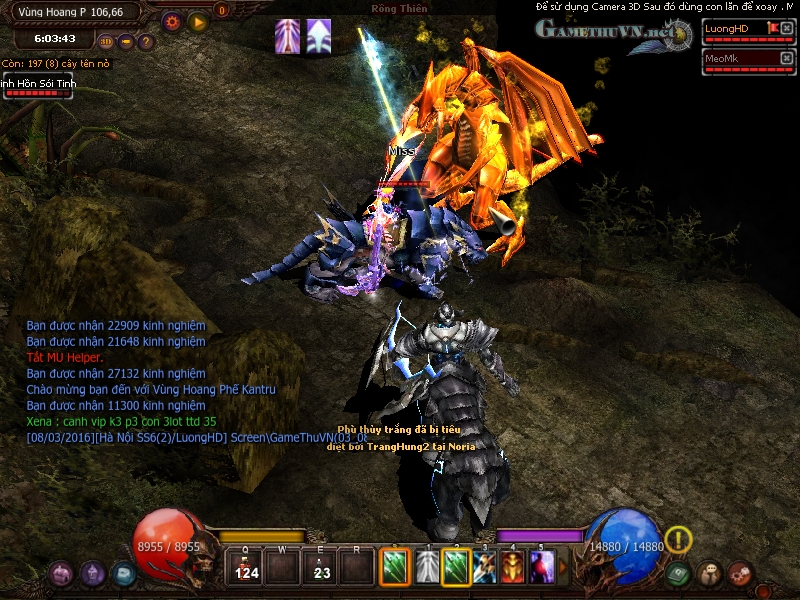Open the question mark help button
800x600 pixels.
(x=146, y=42)
